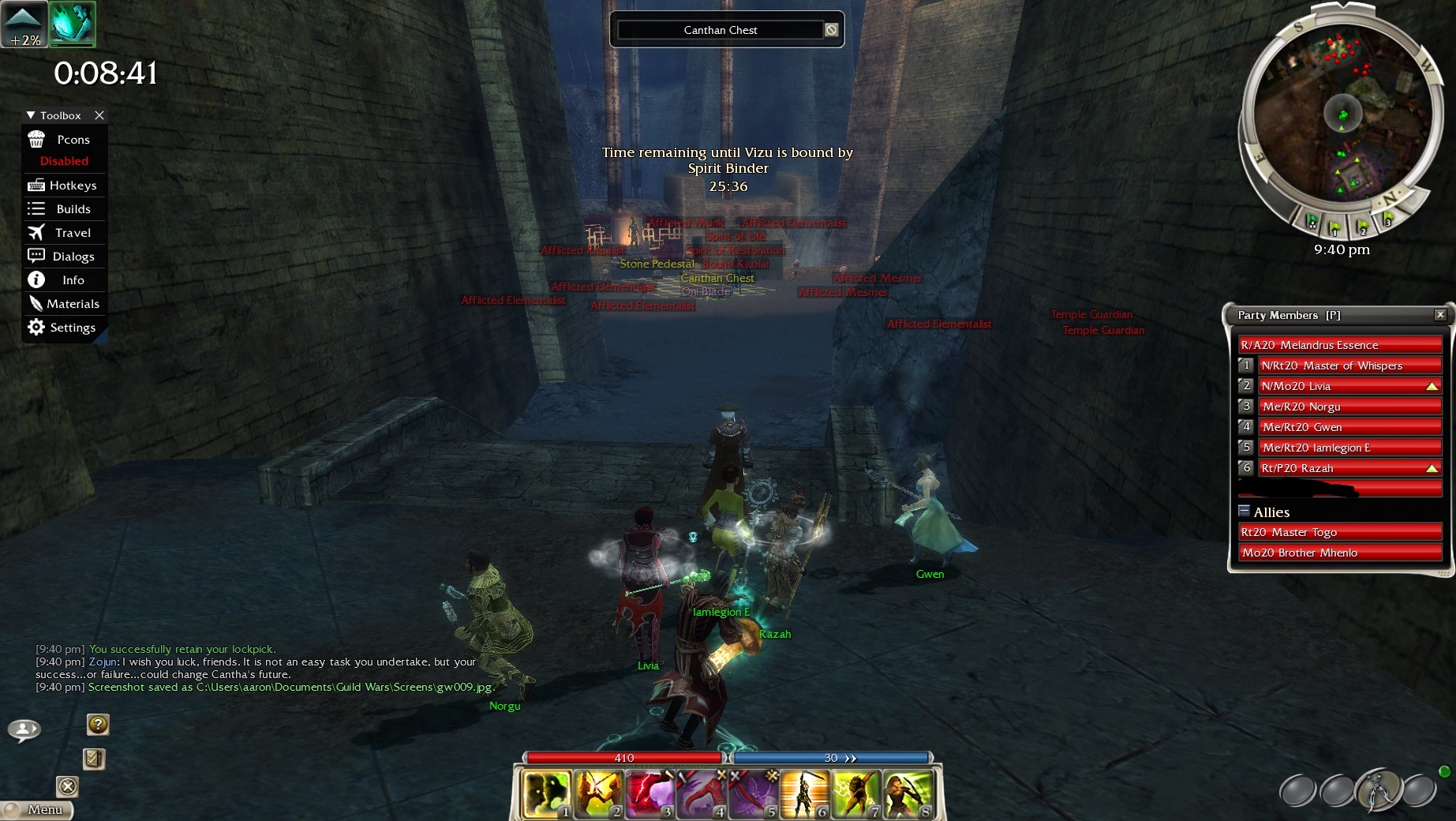Viewport: 1456px width, 821px height.
Task: Activate skill slot 1 on skill bar
Action: coord(546,793)
